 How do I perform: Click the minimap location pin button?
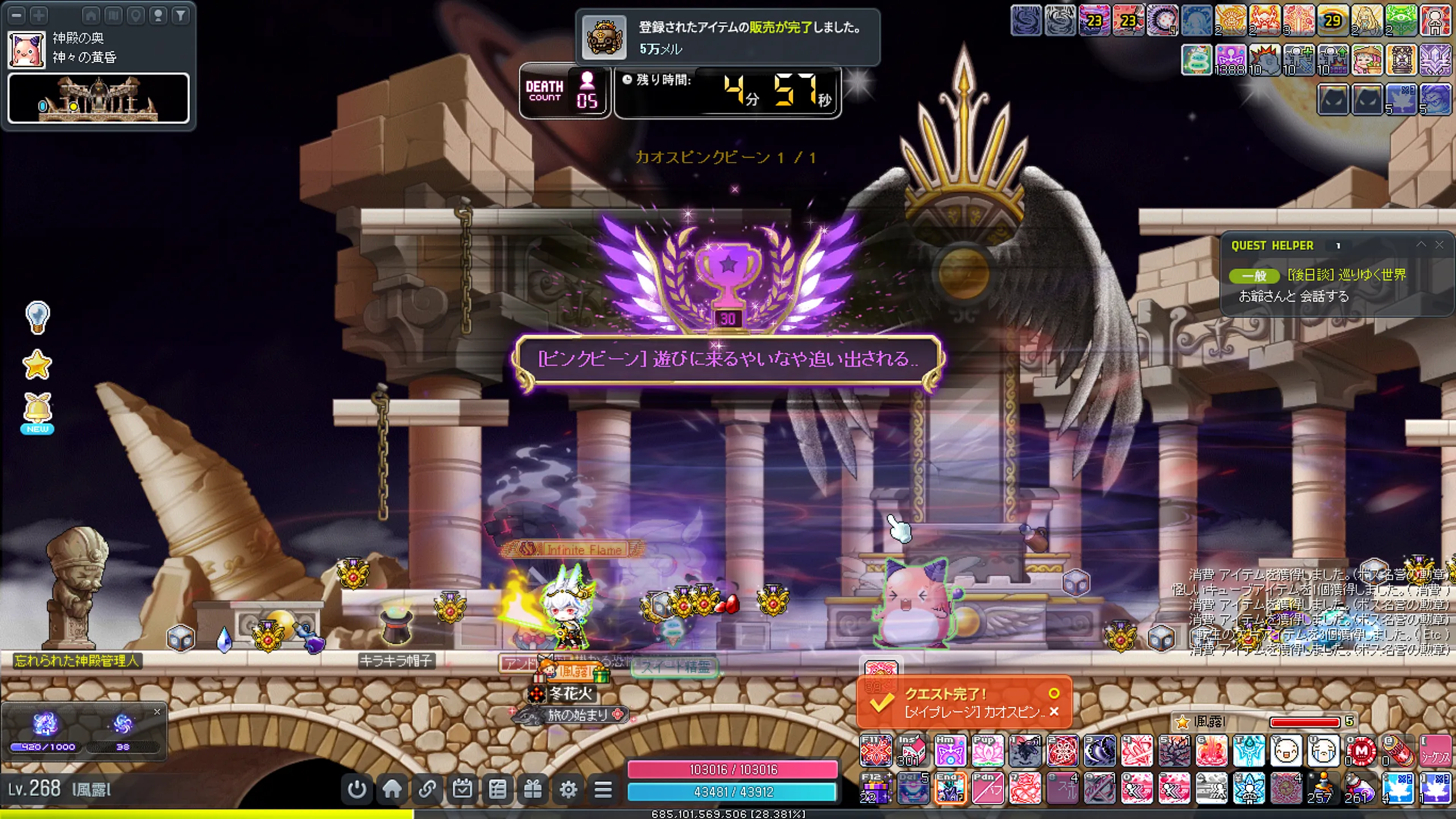tap(136, 15)
